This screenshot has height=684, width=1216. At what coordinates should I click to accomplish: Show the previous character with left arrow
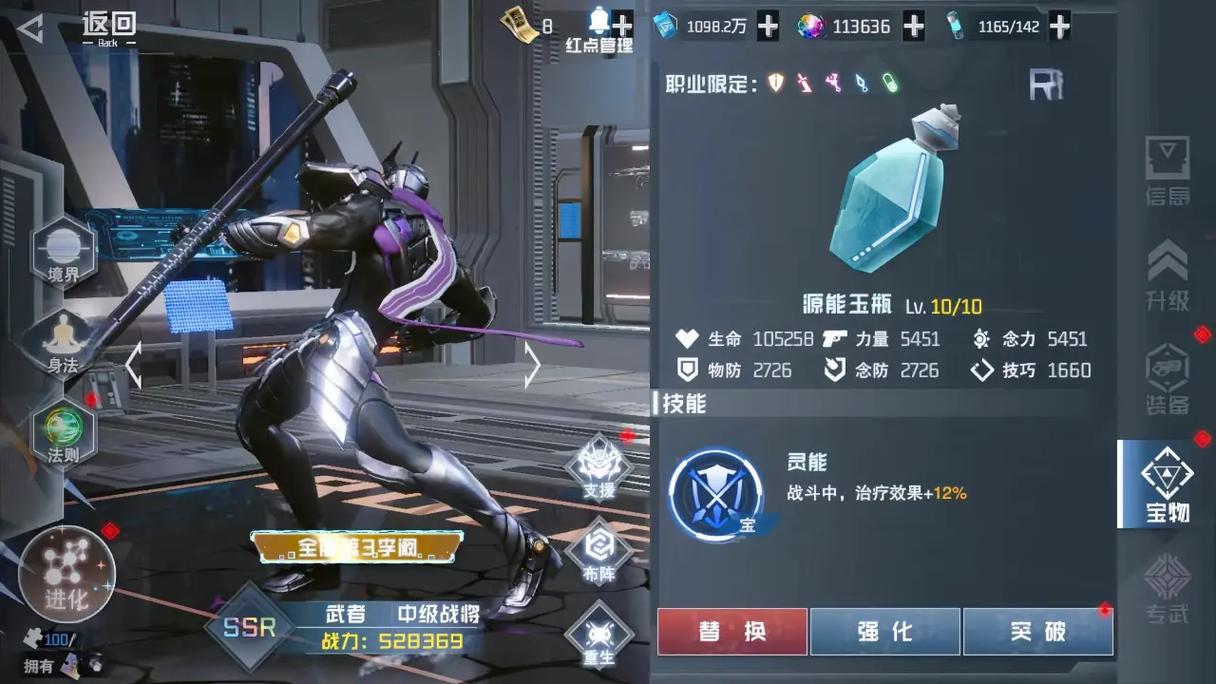[133, 365]
